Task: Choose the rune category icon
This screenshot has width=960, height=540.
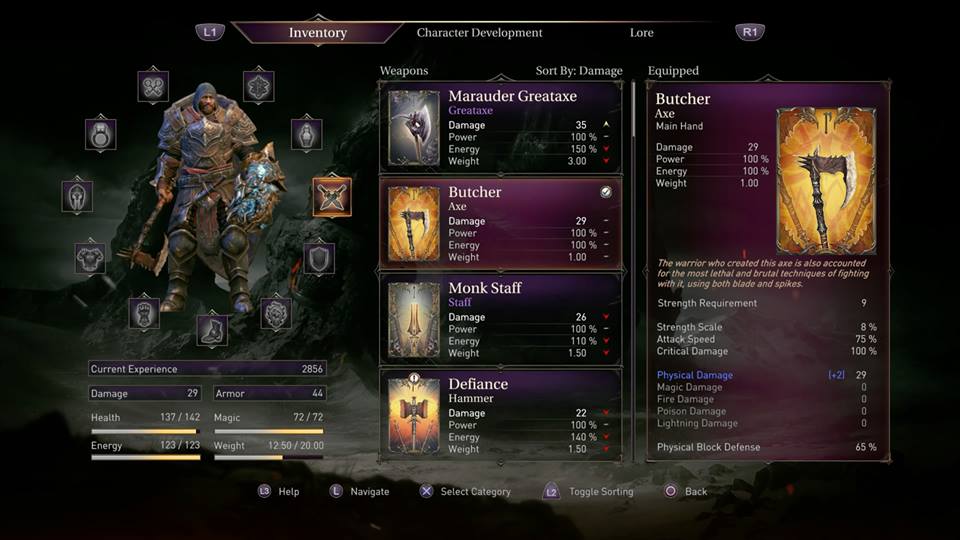Action: tap(258, 86)
